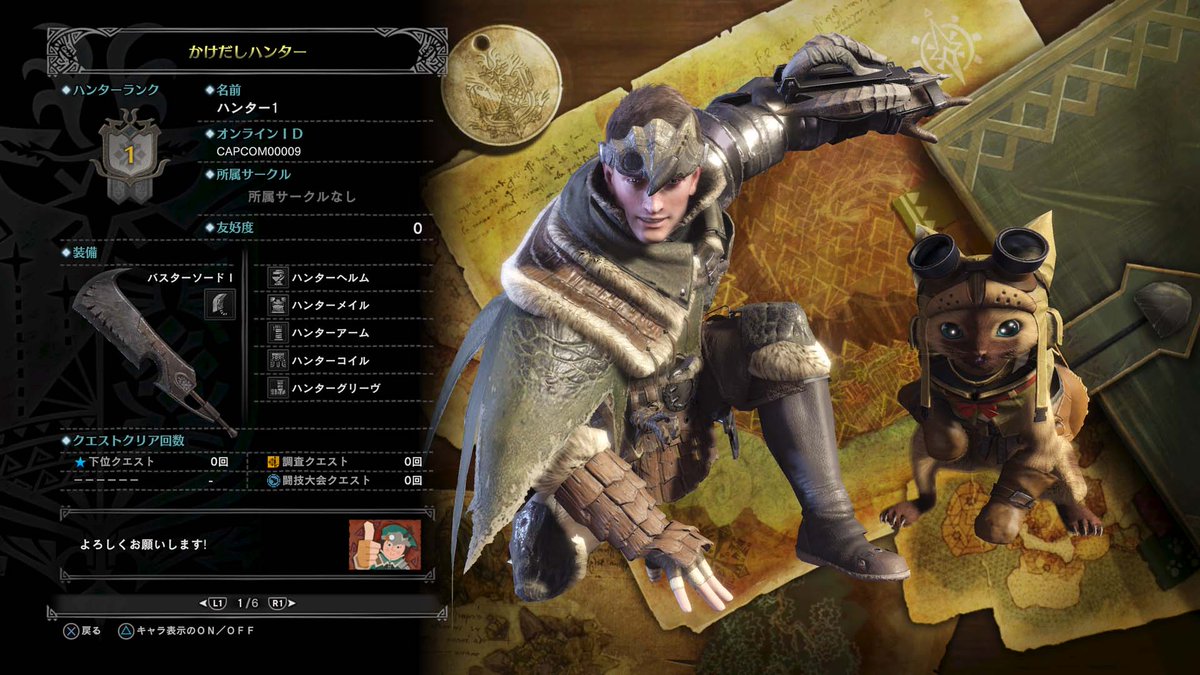This screenshot has width=1200, height=675.
Task: Select the ハンターメイル chest armor entry
Action: [x=330, y=305]
